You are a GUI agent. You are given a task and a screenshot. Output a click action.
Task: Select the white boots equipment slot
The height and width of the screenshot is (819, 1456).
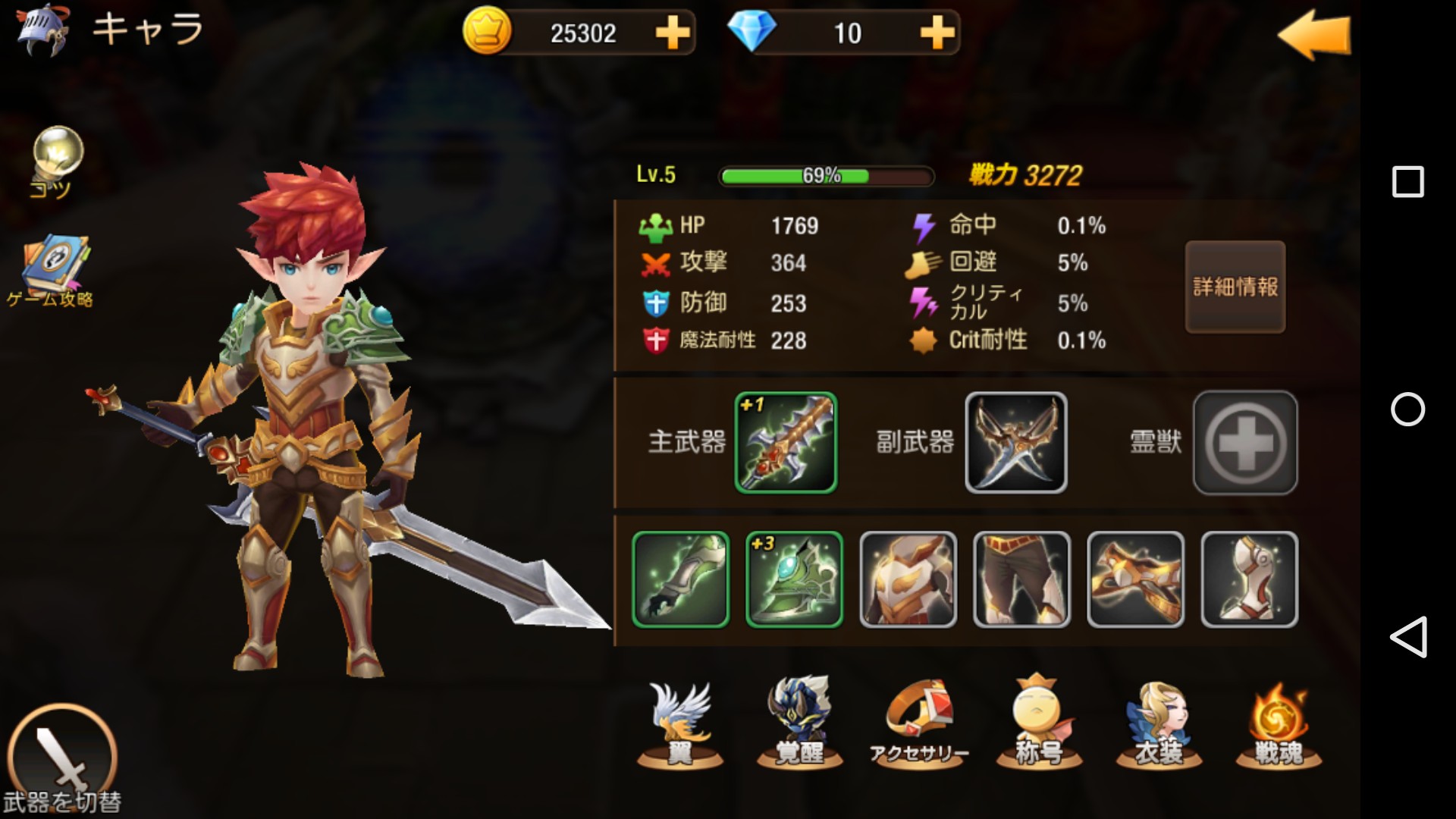(1249, 579)
